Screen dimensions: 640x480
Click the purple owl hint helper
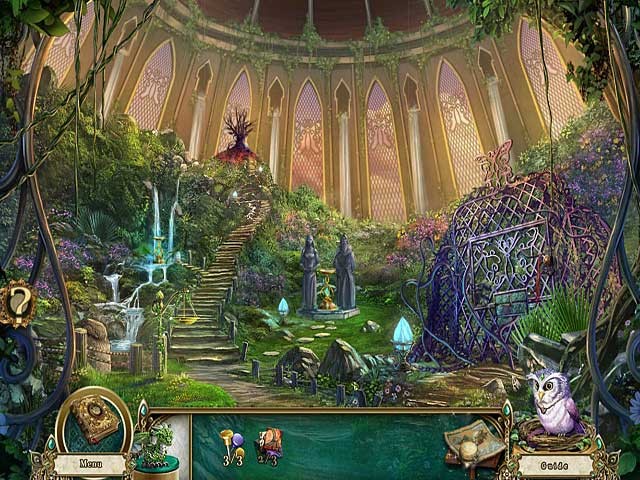553,401
